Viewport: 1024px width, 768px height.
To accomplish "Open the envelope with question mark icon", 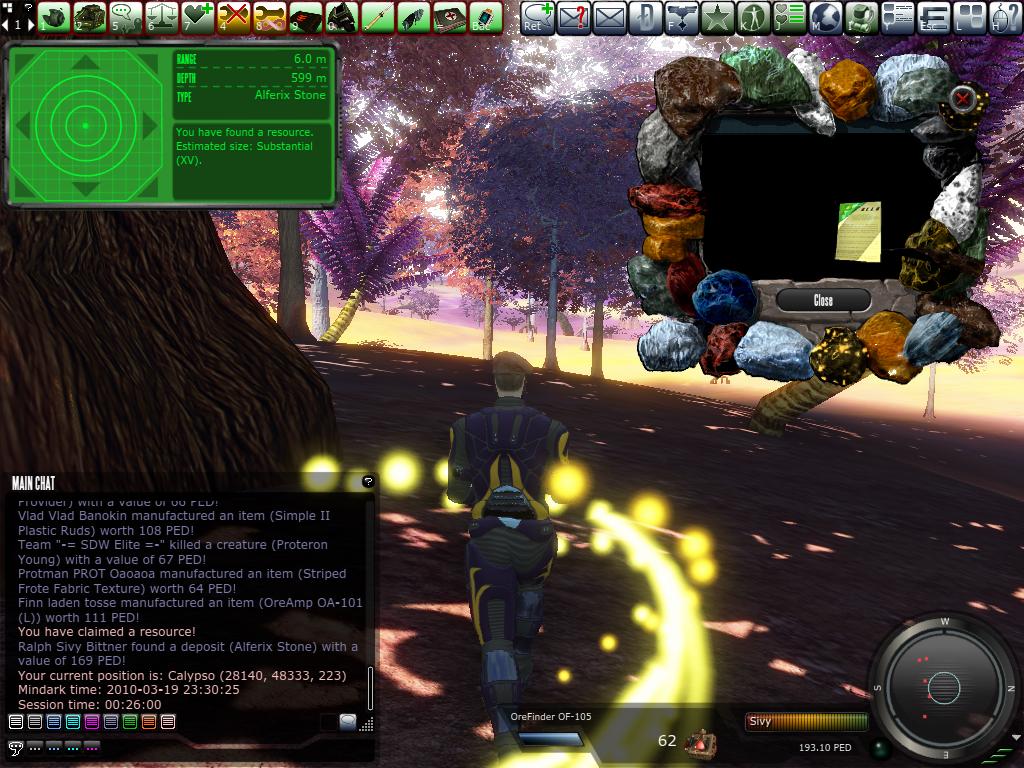I will [x=573, y=17].
